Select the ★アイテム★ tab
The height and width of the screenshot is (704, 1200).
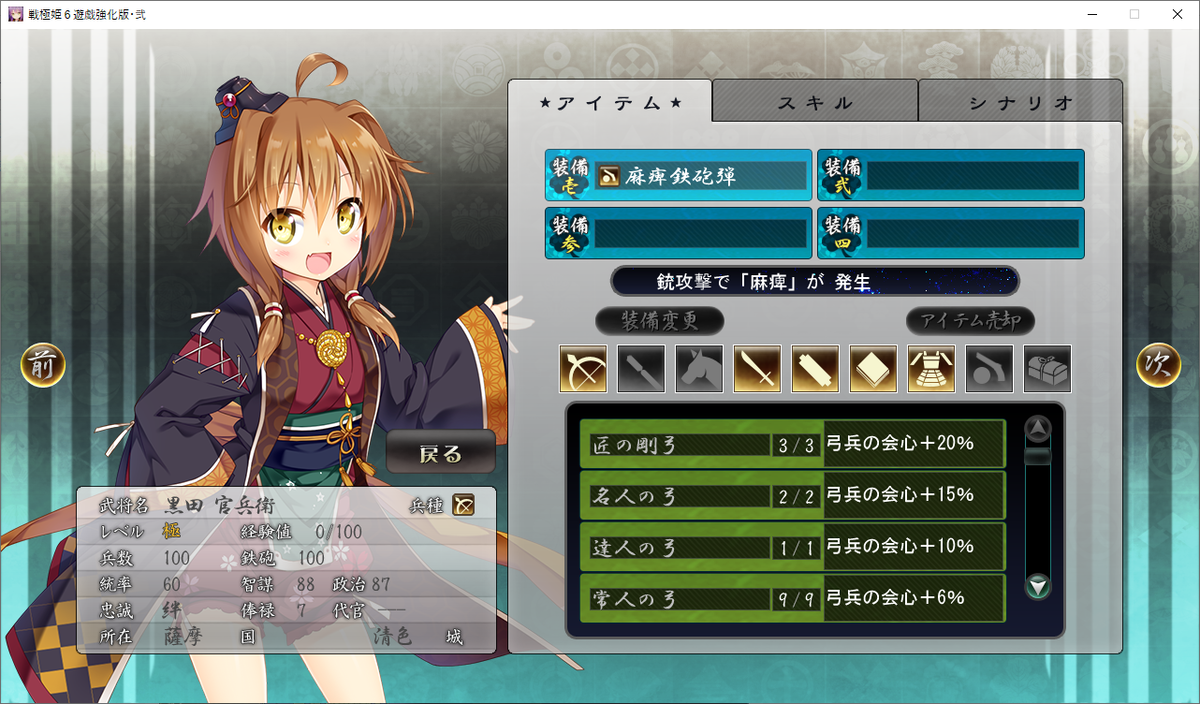click(x=610, y=102)
